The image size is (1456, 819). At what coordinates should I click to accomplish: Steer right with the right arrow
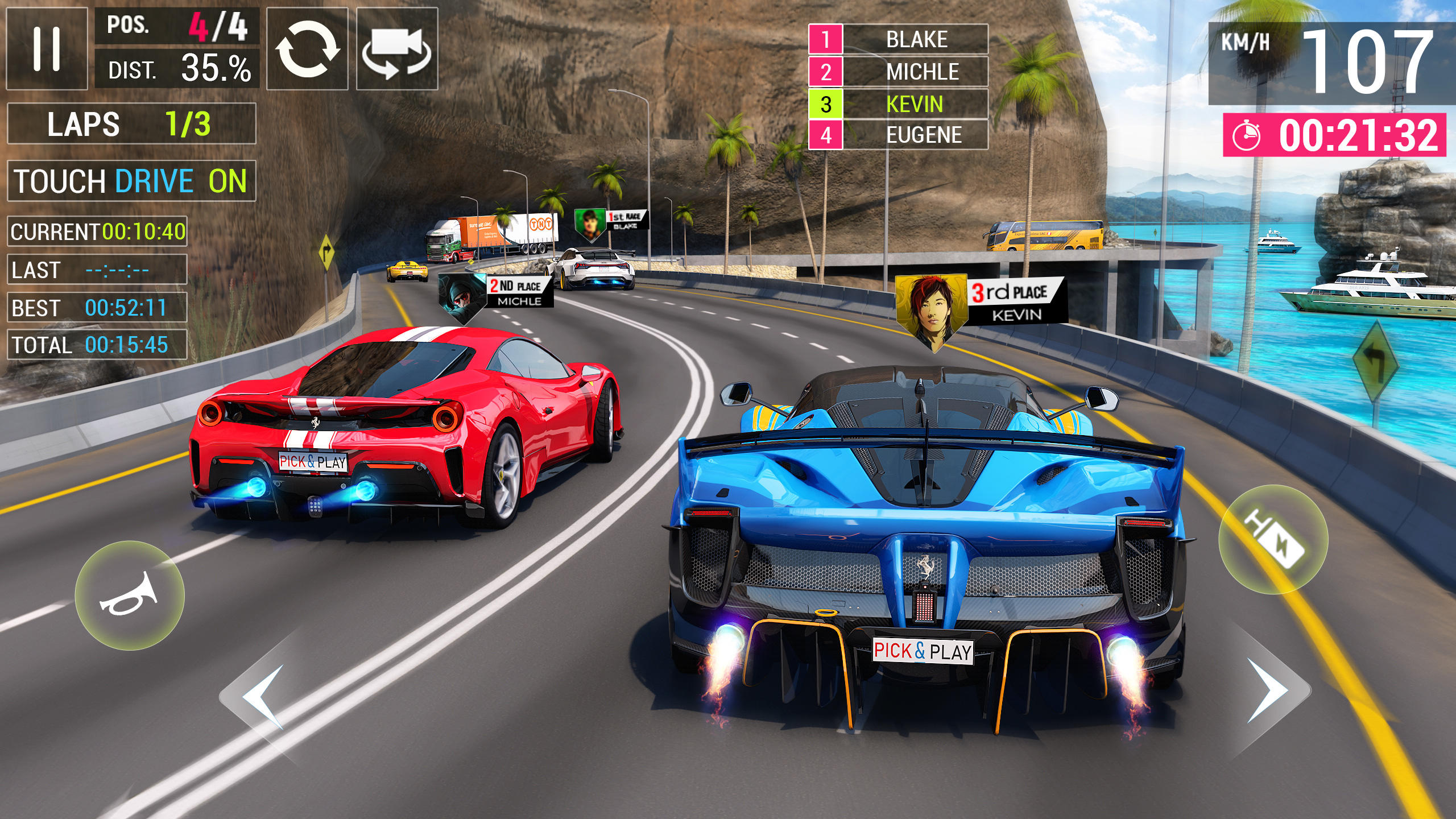tap(1272, 691)
